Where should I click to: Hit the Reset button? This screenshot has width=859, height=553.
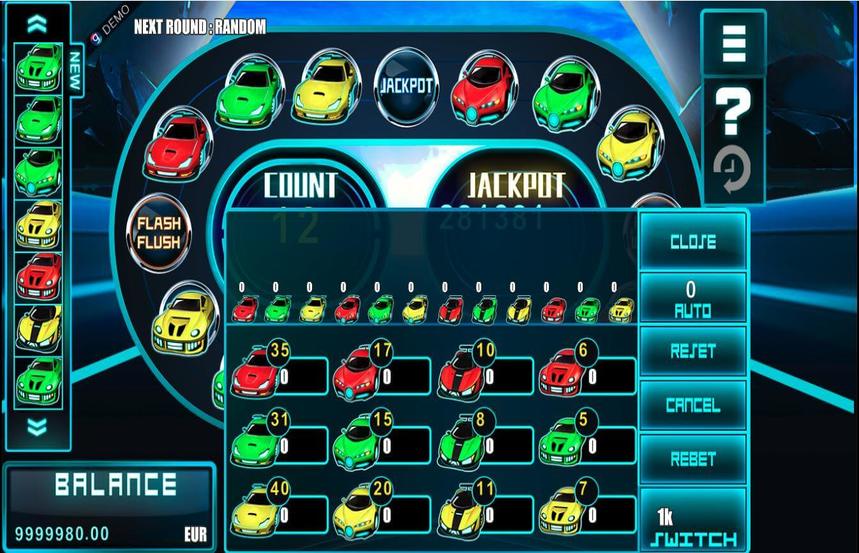(x=692, y=351)
